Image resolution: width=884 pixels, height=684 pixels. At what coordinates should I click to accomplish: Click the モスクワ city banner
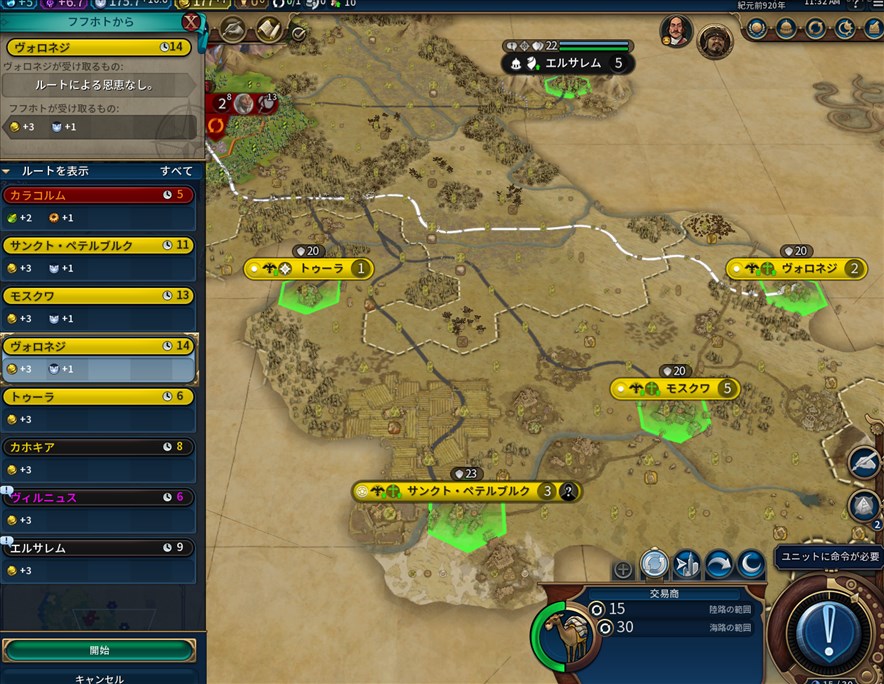[676, 388]
